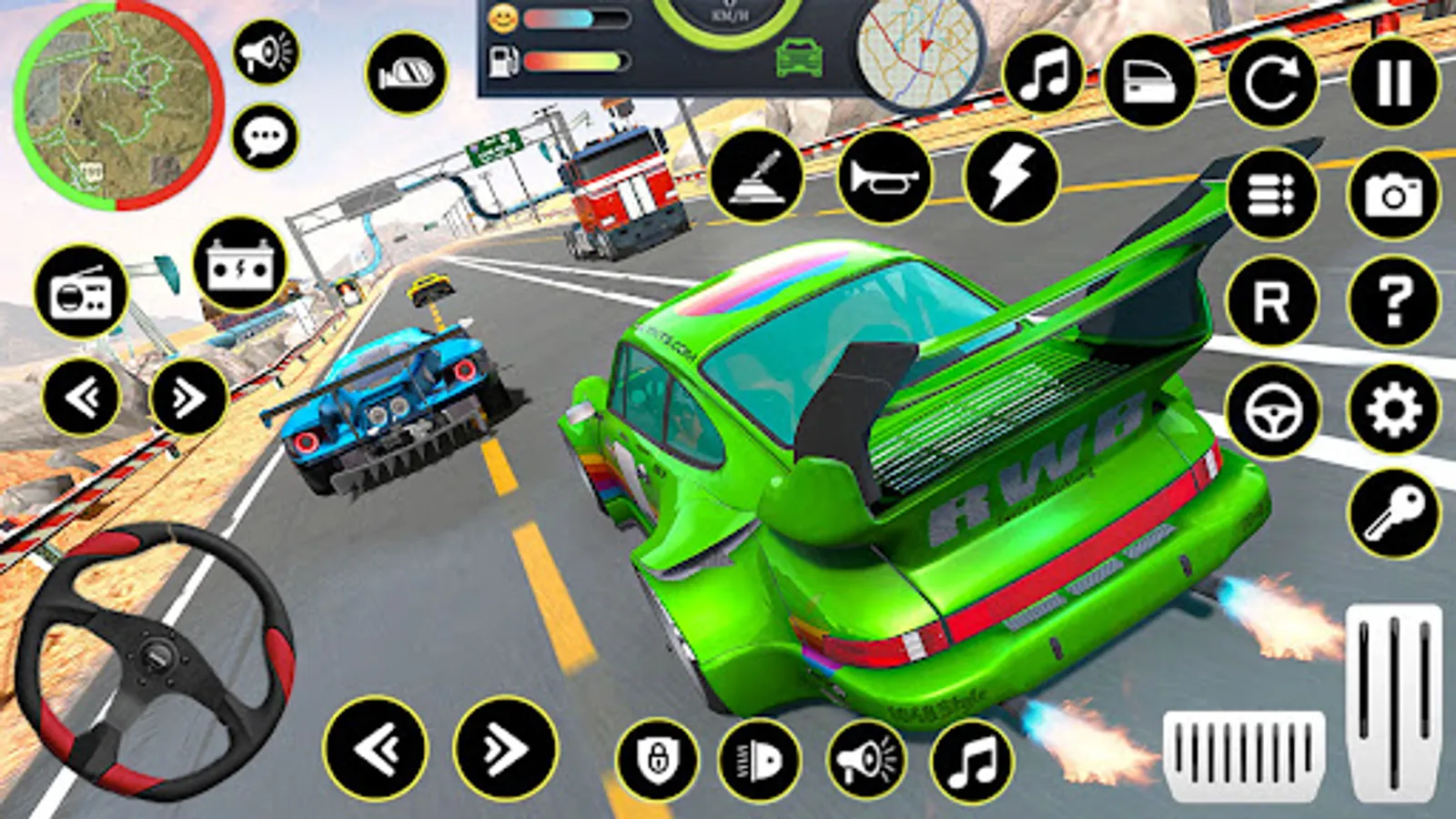
Task: Honk the trumpet horn icon
Action: (x=884, y=176)
